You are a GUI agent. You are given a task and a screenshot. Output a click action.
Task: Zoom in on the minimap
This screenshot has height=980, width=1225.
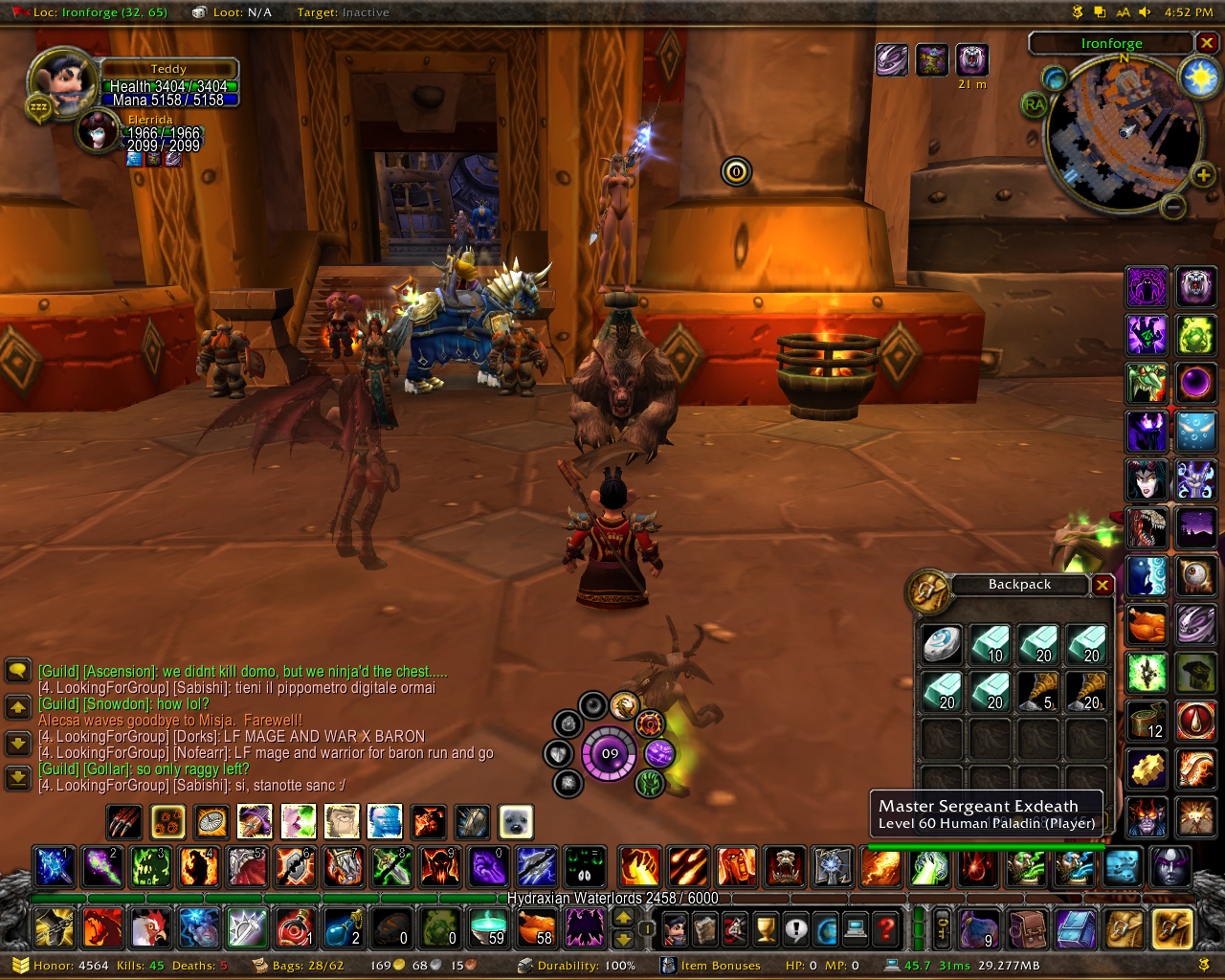pyautogui.click(x=1203, y=174)
